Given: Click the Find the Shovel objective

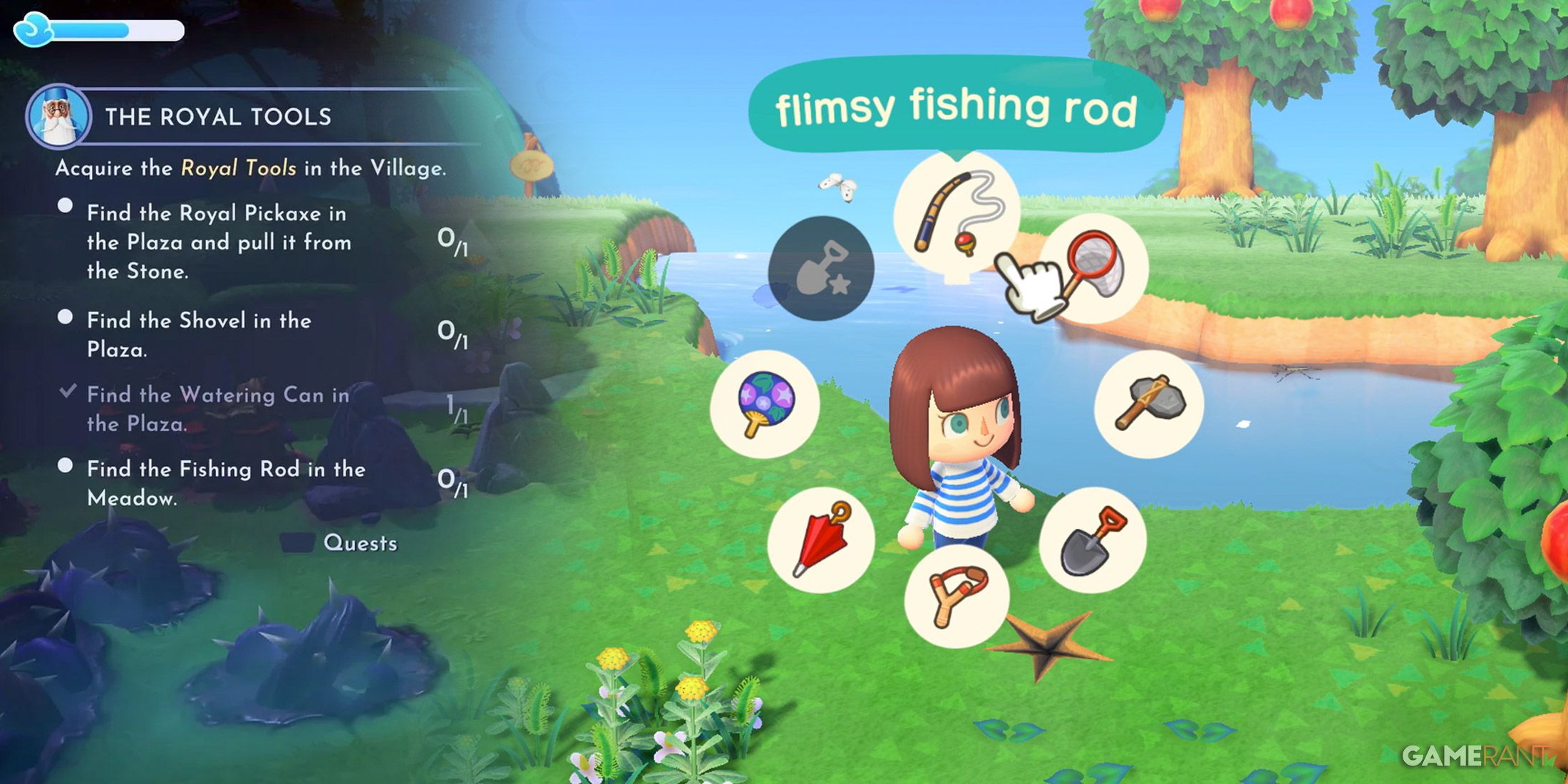Looking at the screenshot, I should click(199, 334).
